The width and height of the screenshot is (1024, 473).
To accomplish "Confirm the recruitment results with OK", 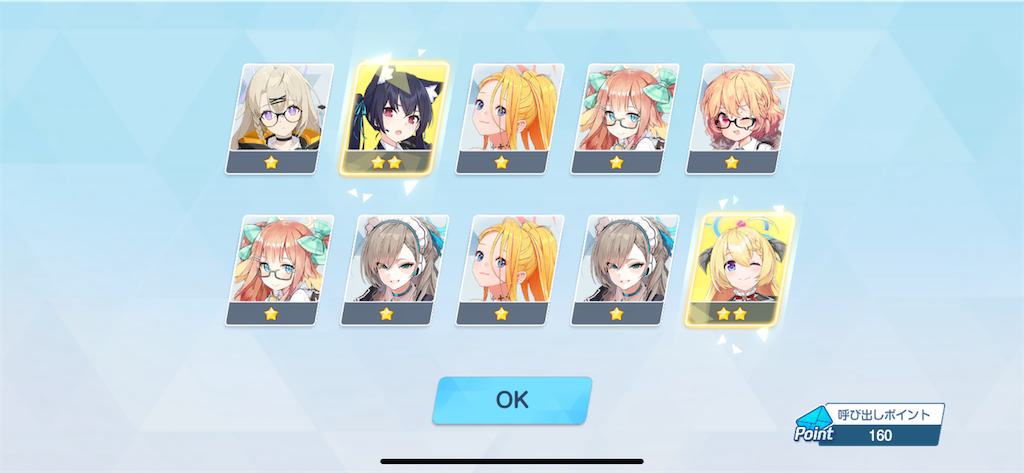I will [x=512, y=400].
